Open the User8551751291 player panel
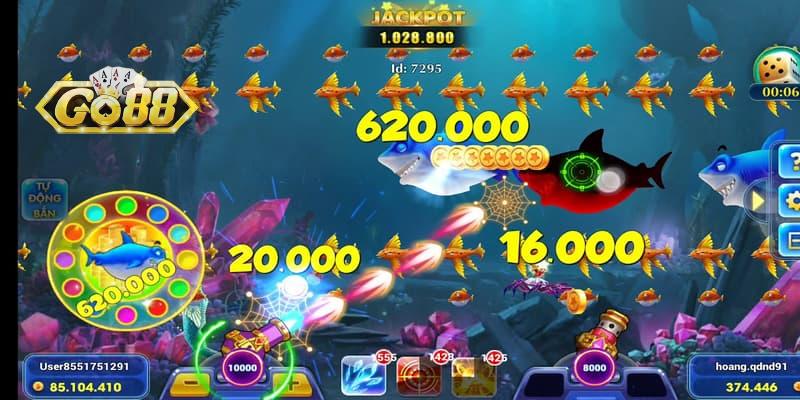This screenshot has height=400, width=800. (89, 374)
